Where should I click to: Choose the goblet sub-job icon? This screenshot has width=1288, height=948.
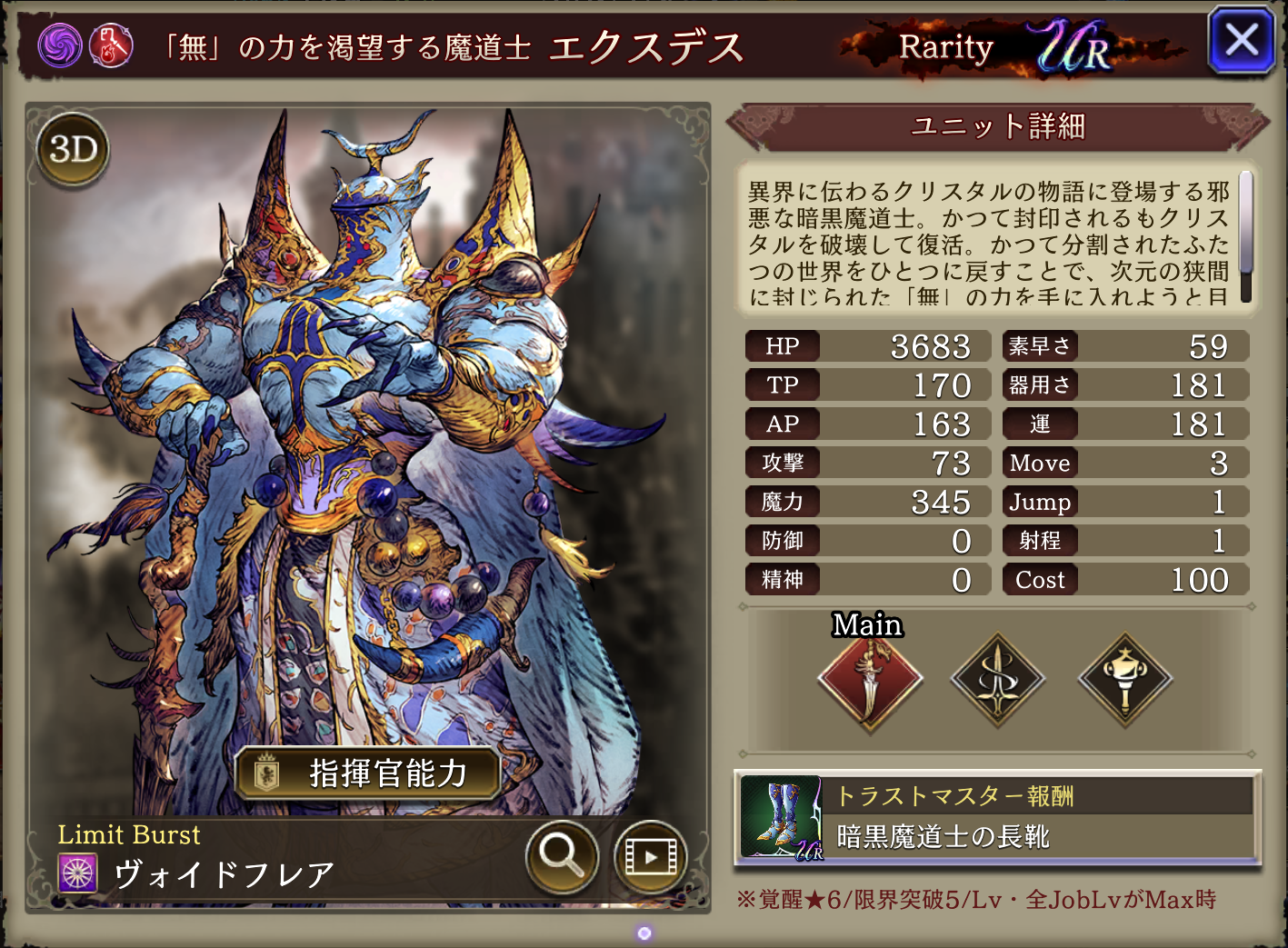[x=1124, y=679]
